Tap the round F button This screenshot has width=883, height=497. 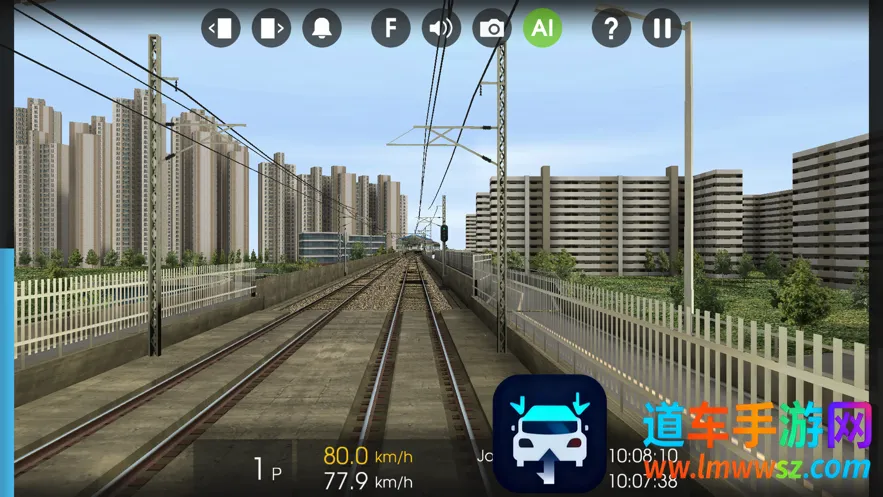point(391,28)
